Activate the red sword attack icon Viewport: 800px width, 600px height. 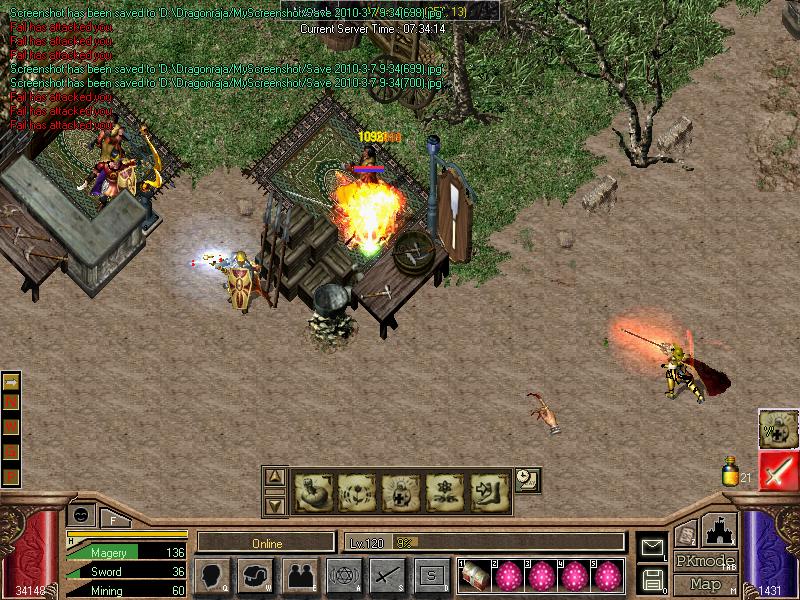tap(778, 470)
